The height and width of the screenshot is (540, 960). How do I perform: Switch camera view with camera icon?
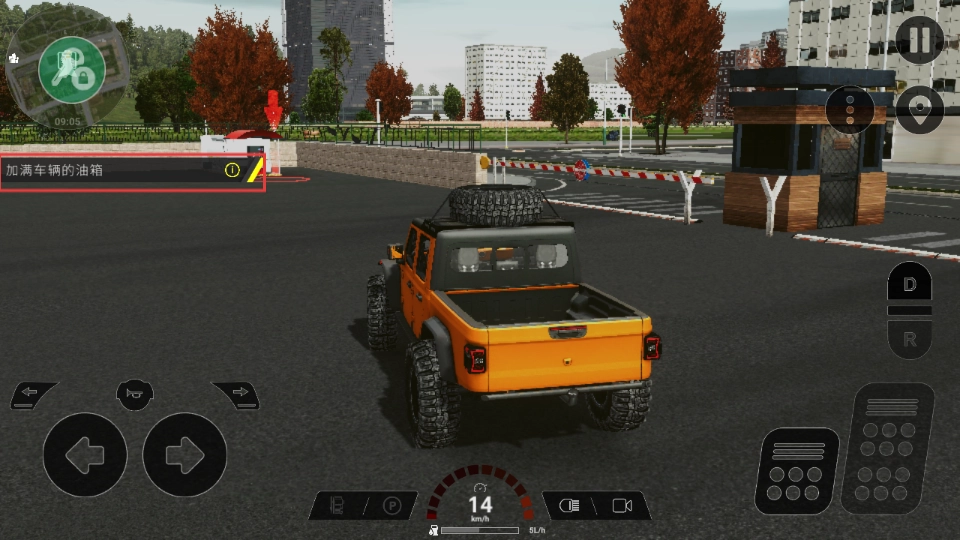[622, 506]
